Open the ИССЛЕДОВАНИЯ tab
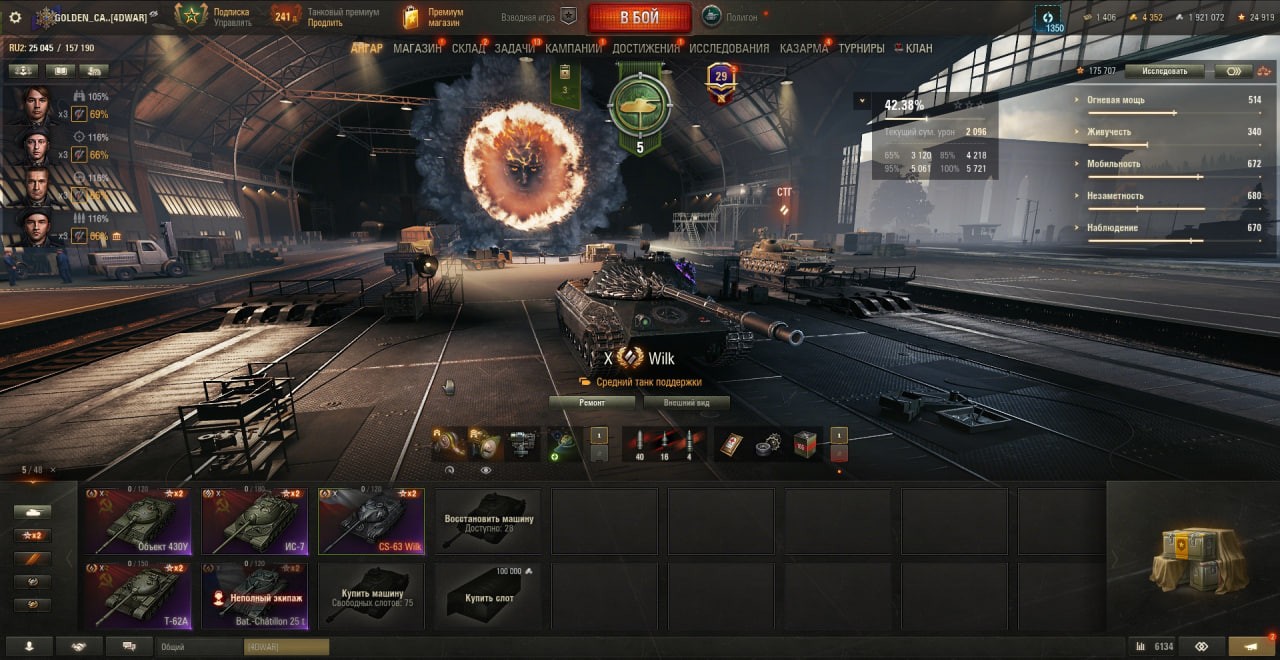1280x660 pixels. [x=729, y=48]
